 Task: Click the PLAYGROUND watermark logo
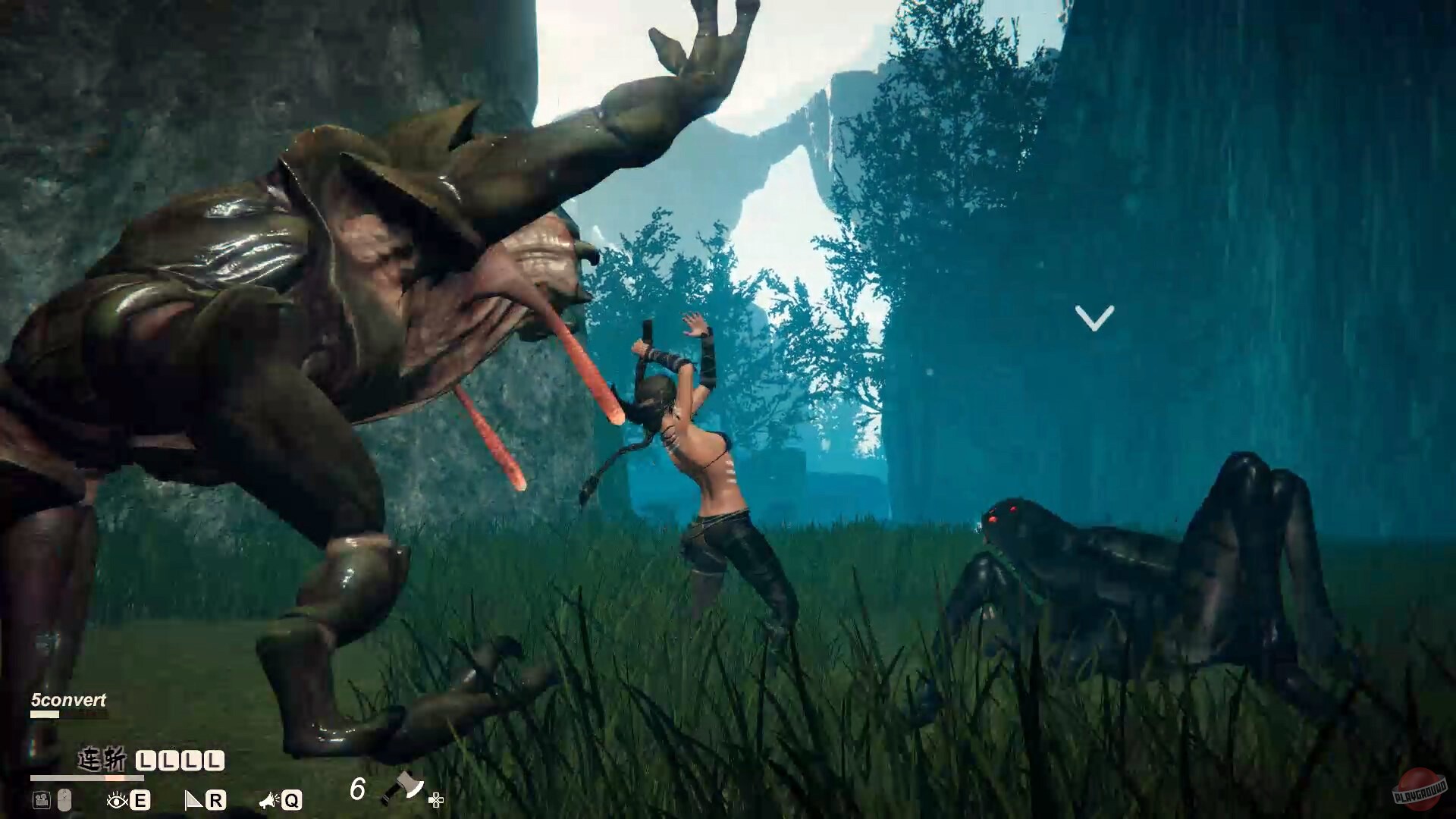(x=1420, y=789)
